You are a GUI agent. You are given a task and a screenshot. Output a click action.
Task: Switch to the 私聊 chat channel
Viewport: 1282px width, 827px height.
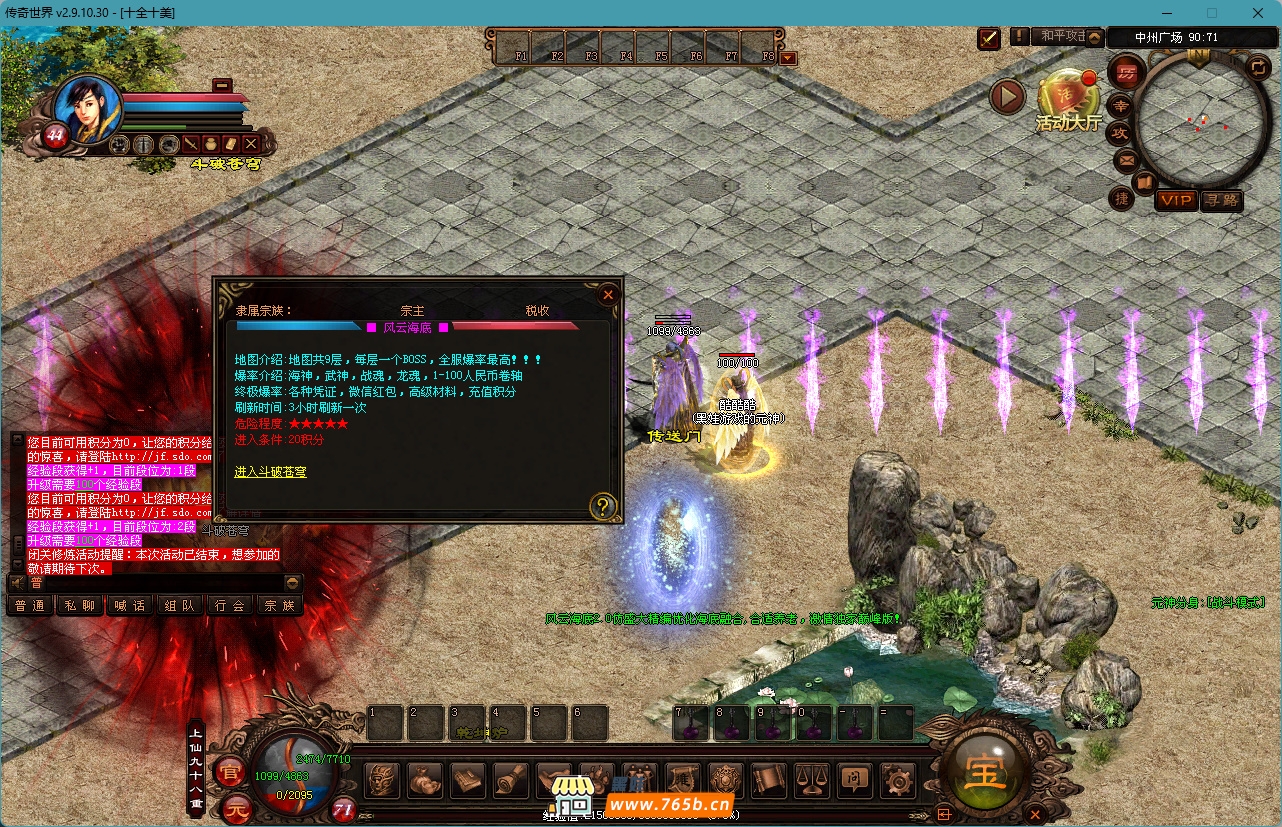pyautogui.click(x=80, y=605)
